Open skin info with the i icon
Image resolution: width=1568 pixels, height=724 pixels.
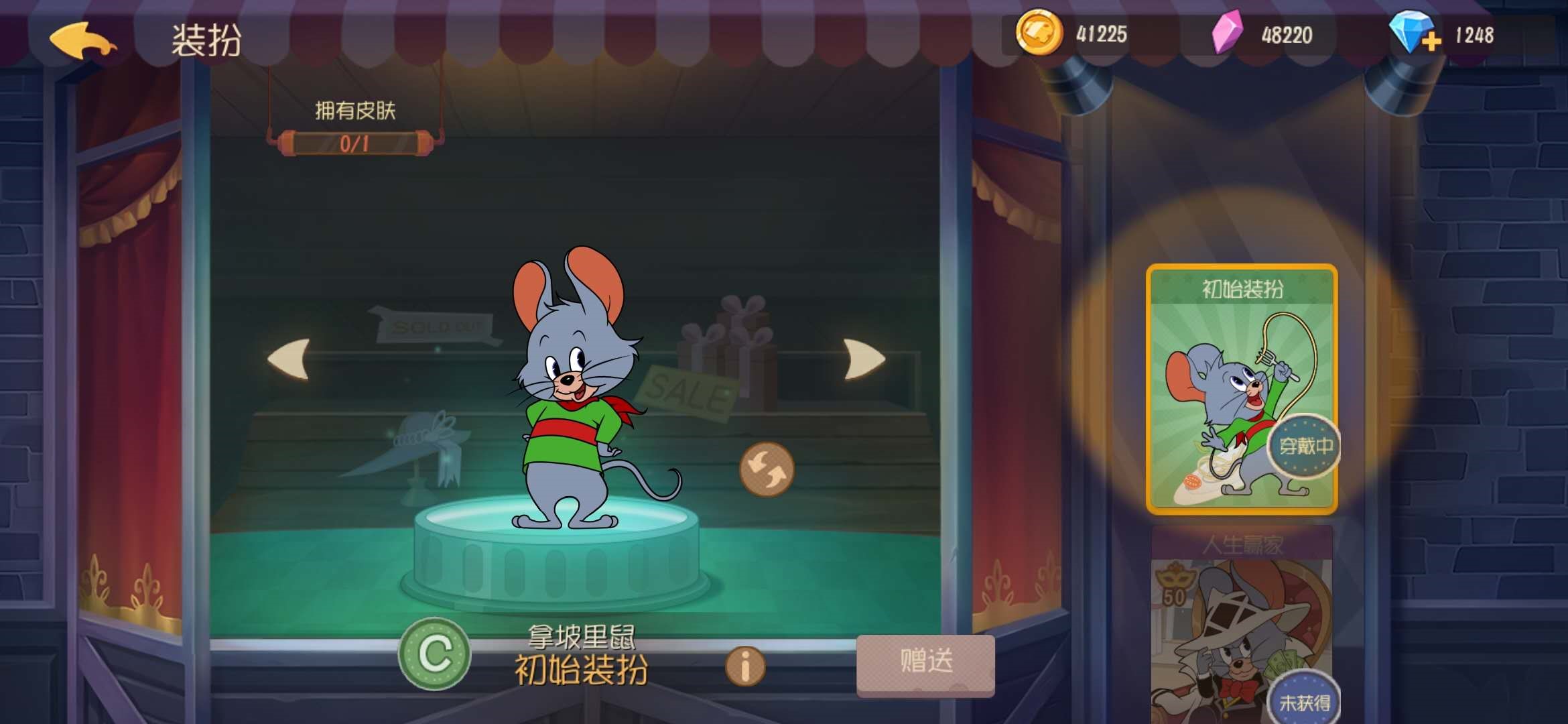tap(744, 666)
